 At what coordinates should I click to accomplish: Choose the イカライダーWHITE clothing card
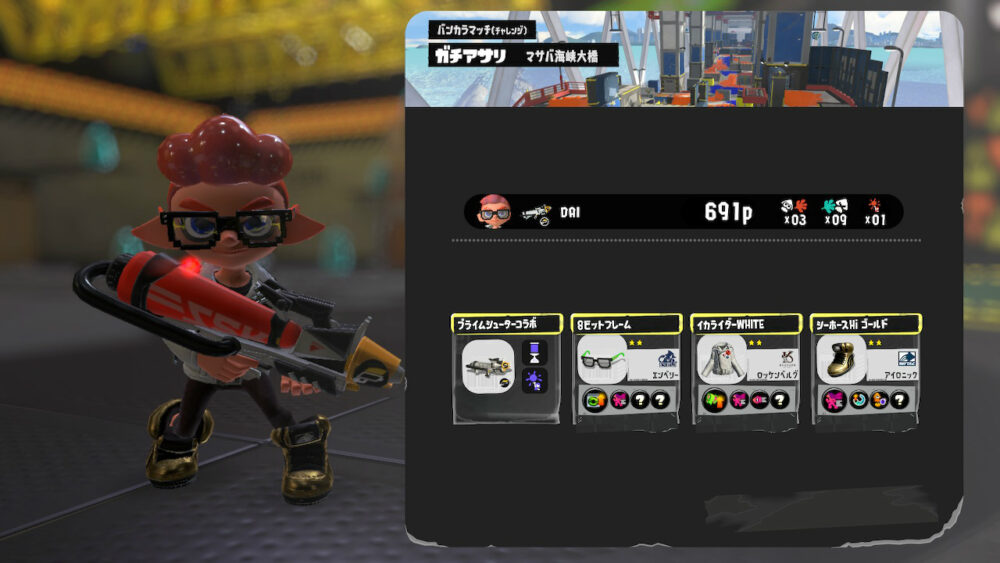[x=746, y=369]
